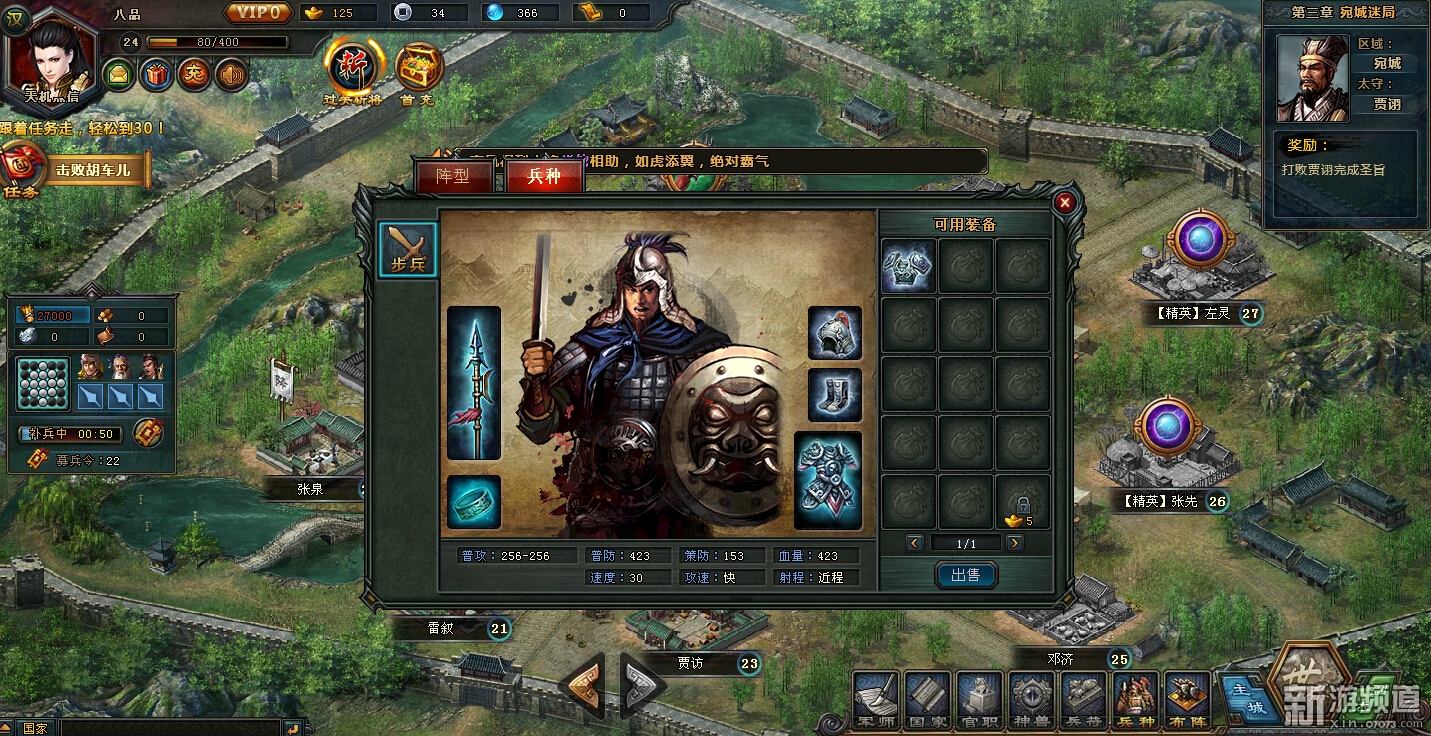Click the 出售 sell button

click(x=965, y=575)
